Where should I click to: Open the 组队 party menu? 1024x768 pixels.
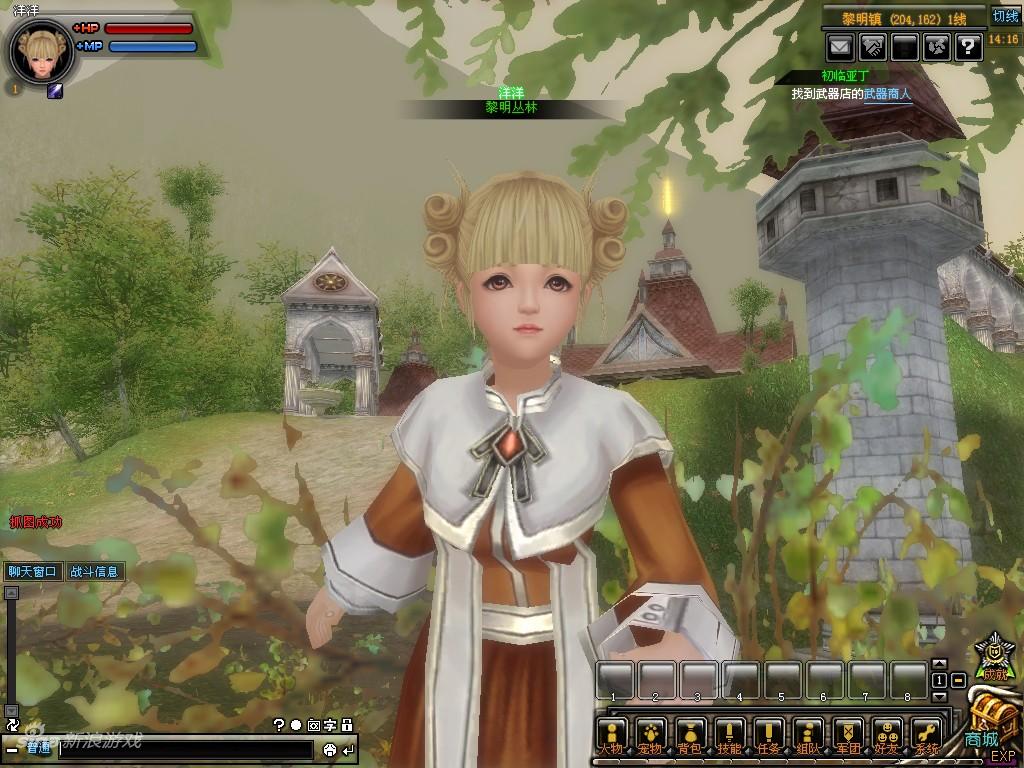click(x=808, y=735)
